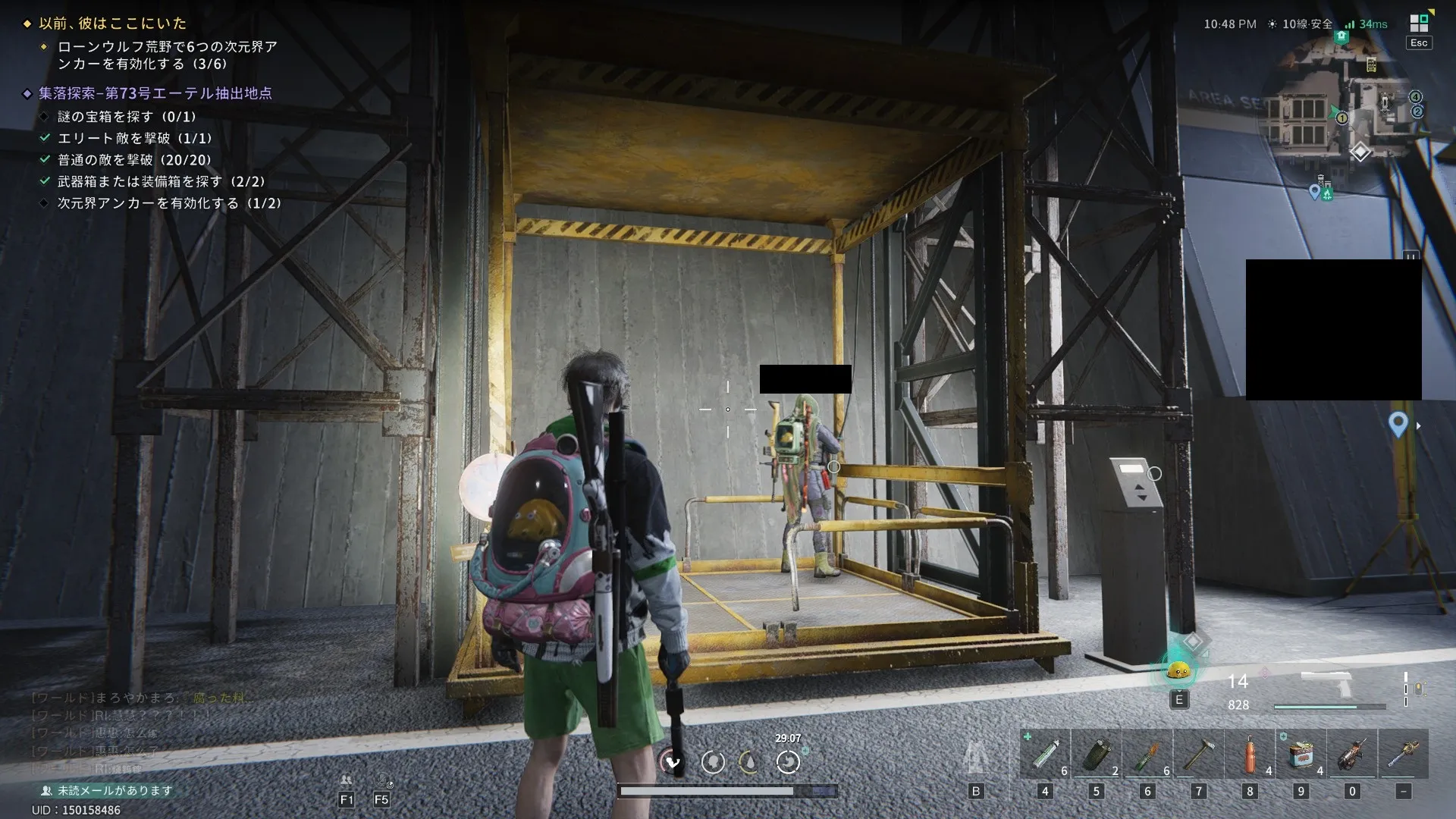
Task: Select the syringe item in hotbar
Action: point(1045,754)
